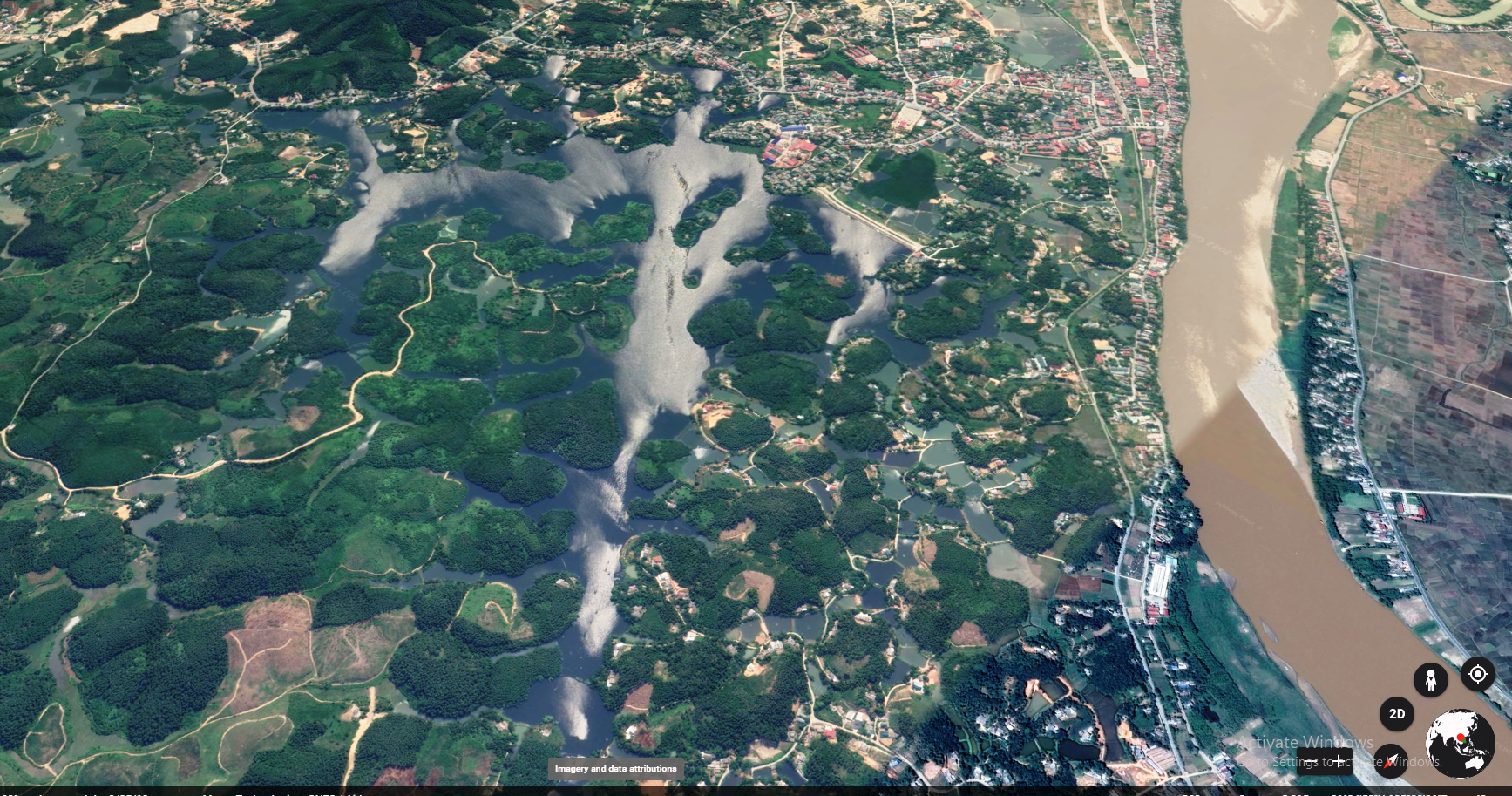Fly to my current location
This screenshot has width=1512, height=796.
click(1477, 674)
